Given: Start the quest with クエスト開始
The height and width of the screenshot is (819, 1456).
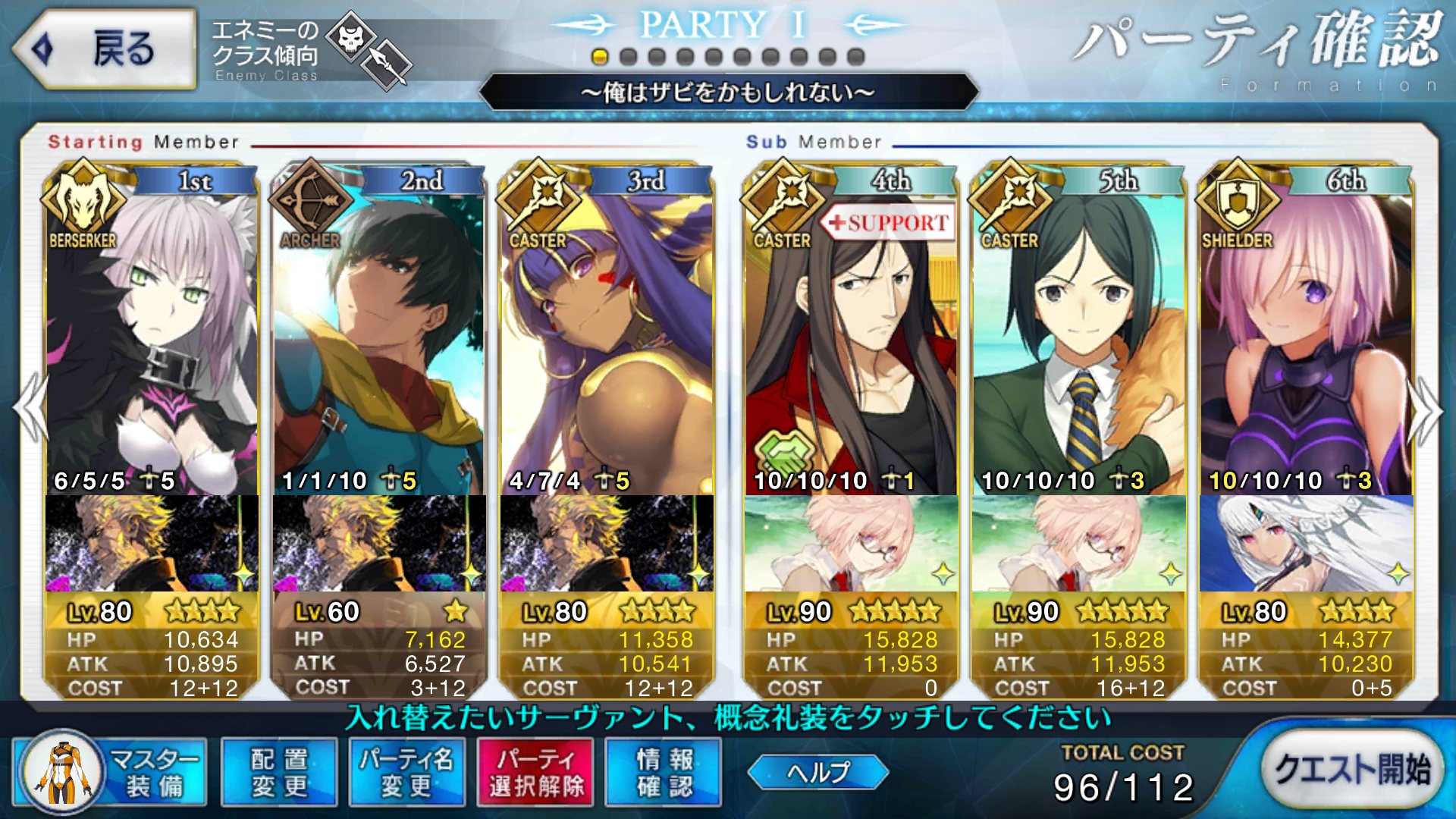Looking at the screenshot, I should click(1352, 770).
